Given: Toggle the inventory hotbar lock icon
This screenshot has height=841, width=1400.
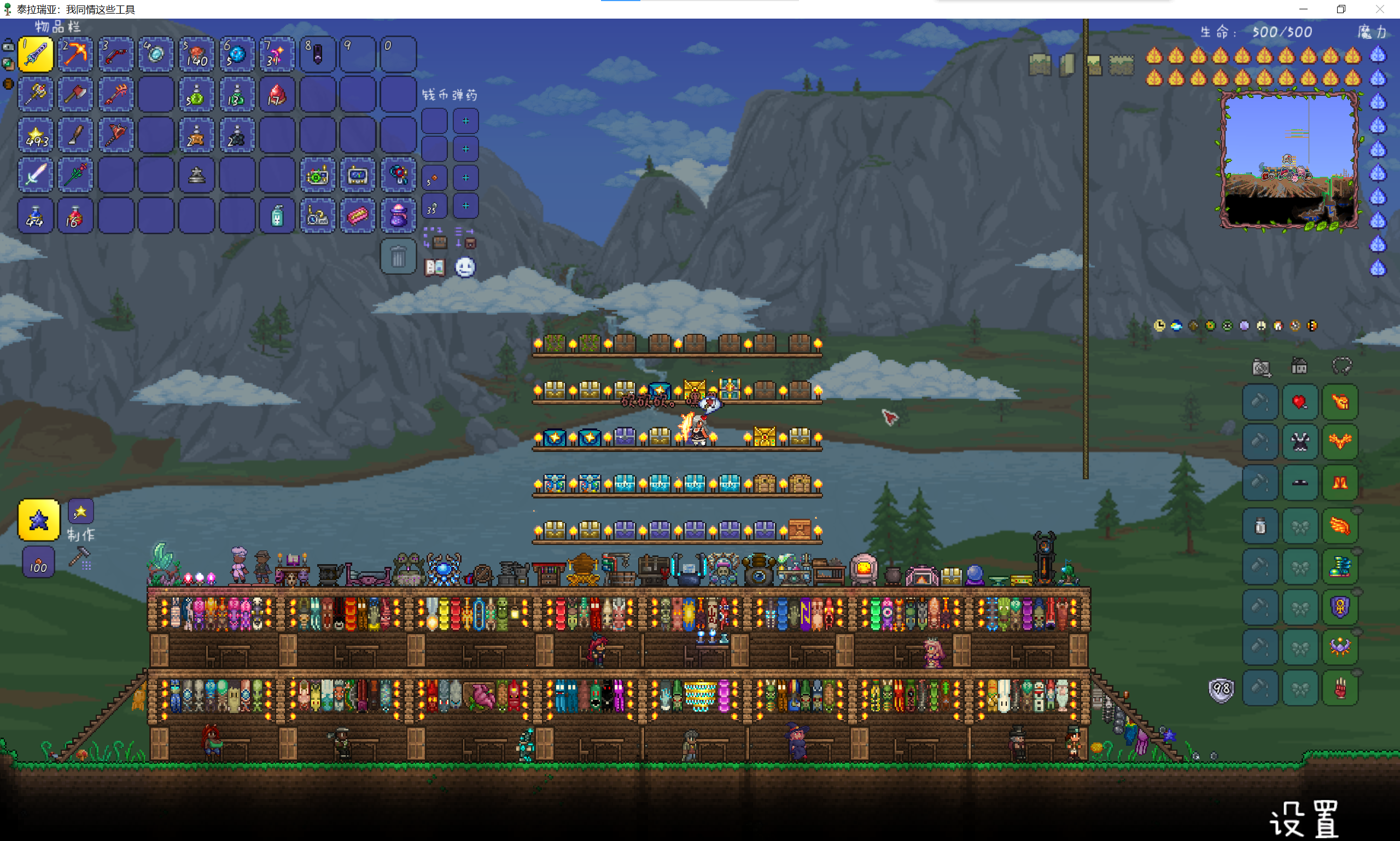Looking at the screenshot, I should point(8,45).
